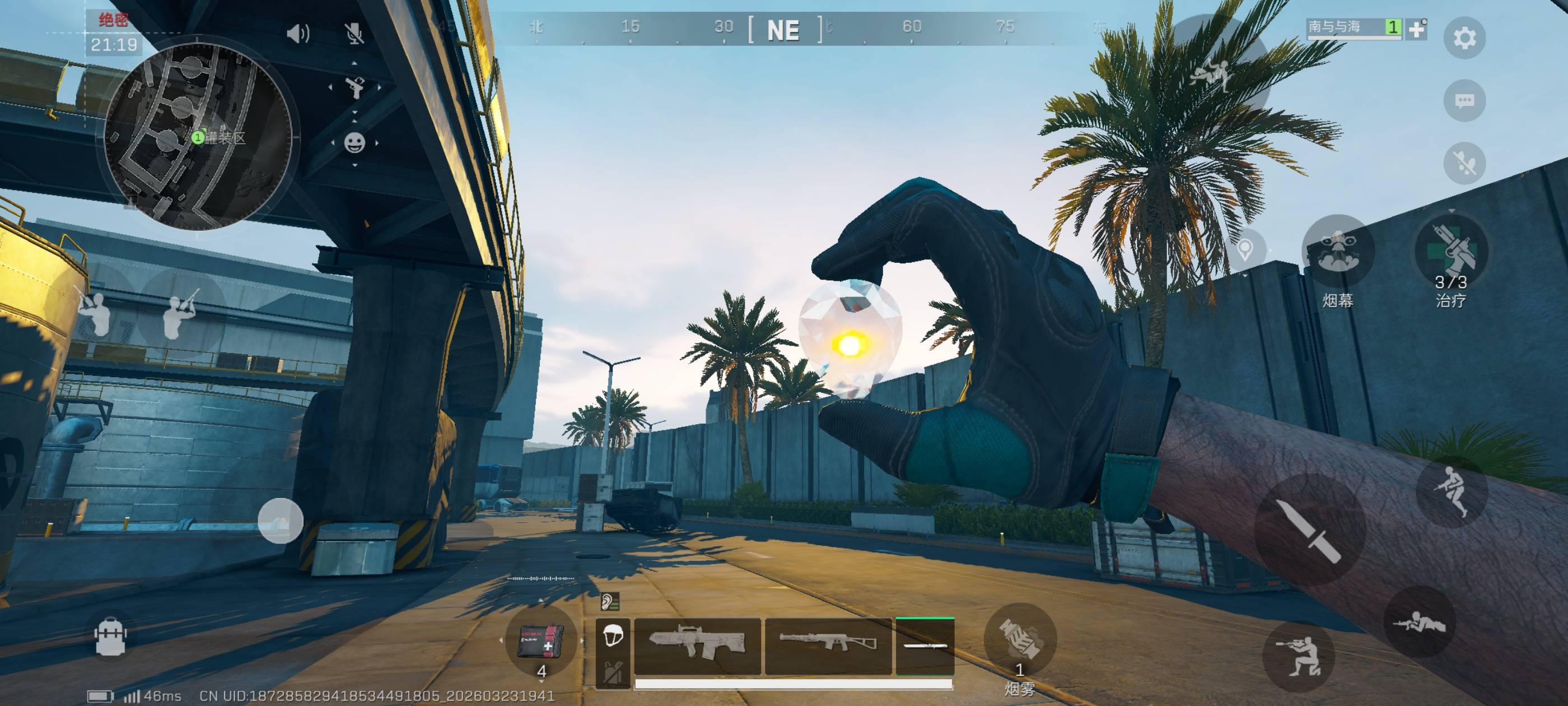Add a teammate with plus button
Viewport: 1568px width, 706px height.
tap(1416, 29)
